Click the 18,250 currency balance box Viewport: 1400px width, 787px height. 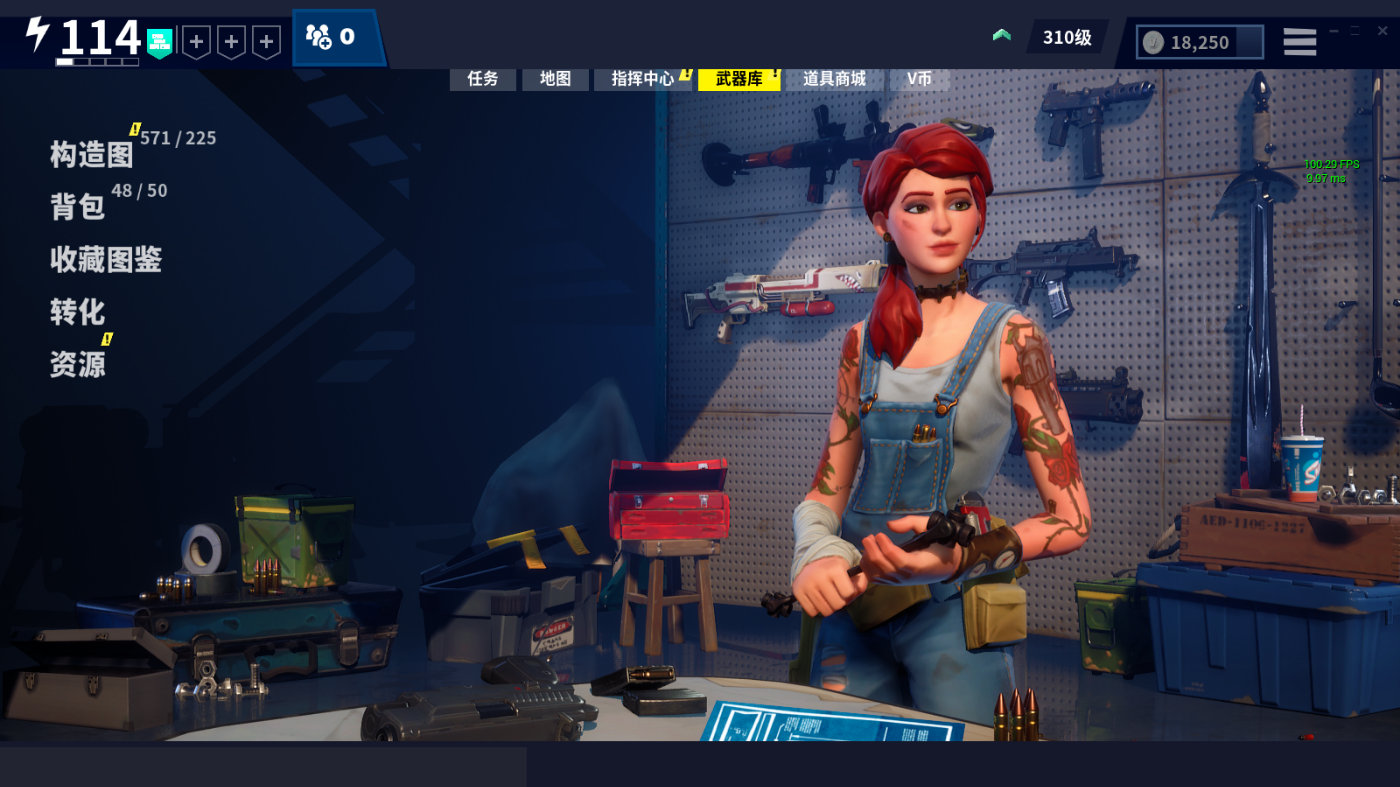tap(1199, 42)
